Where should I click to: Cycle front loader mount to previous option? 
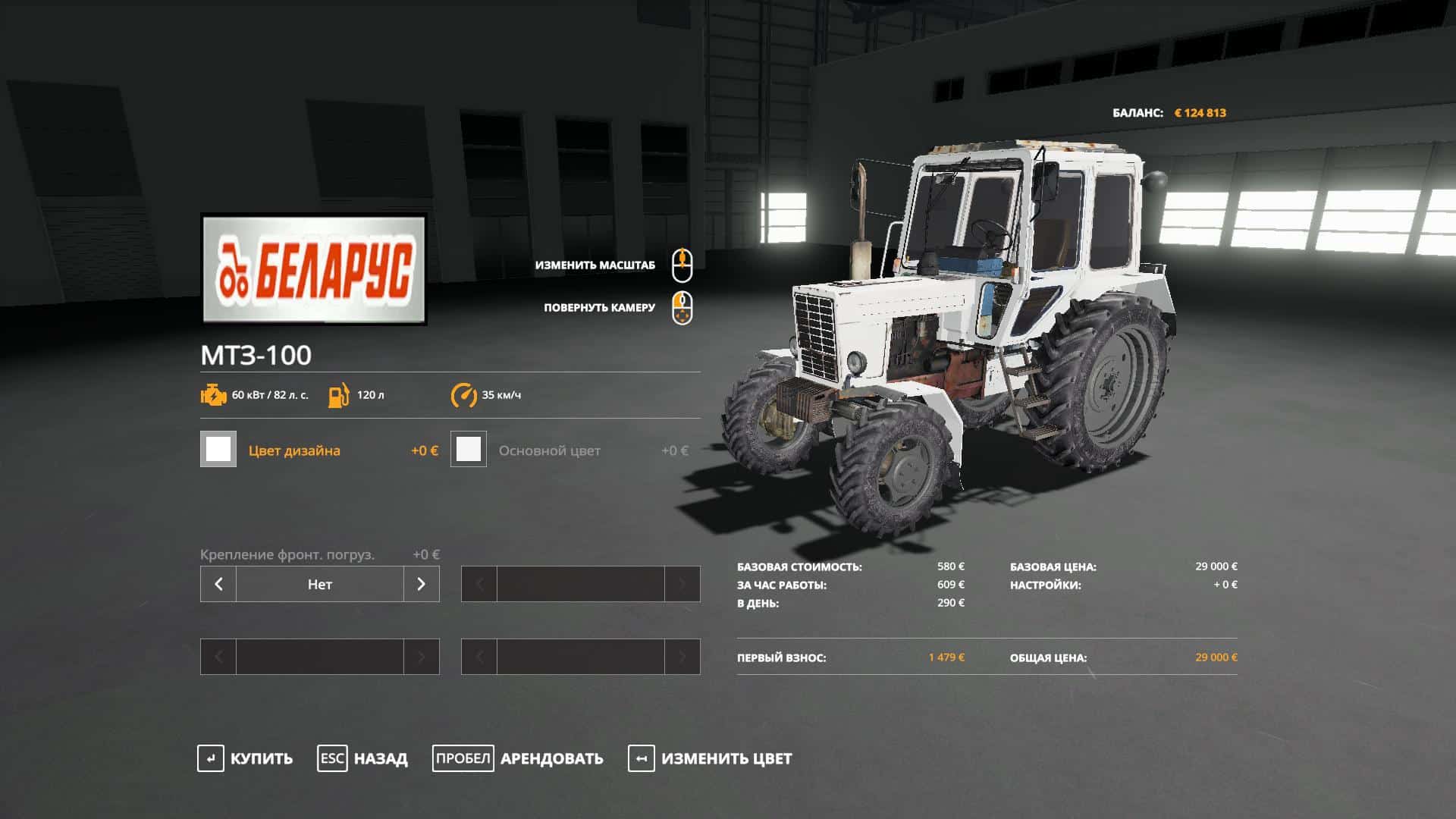pyautogui.click(x=218, y=584)
